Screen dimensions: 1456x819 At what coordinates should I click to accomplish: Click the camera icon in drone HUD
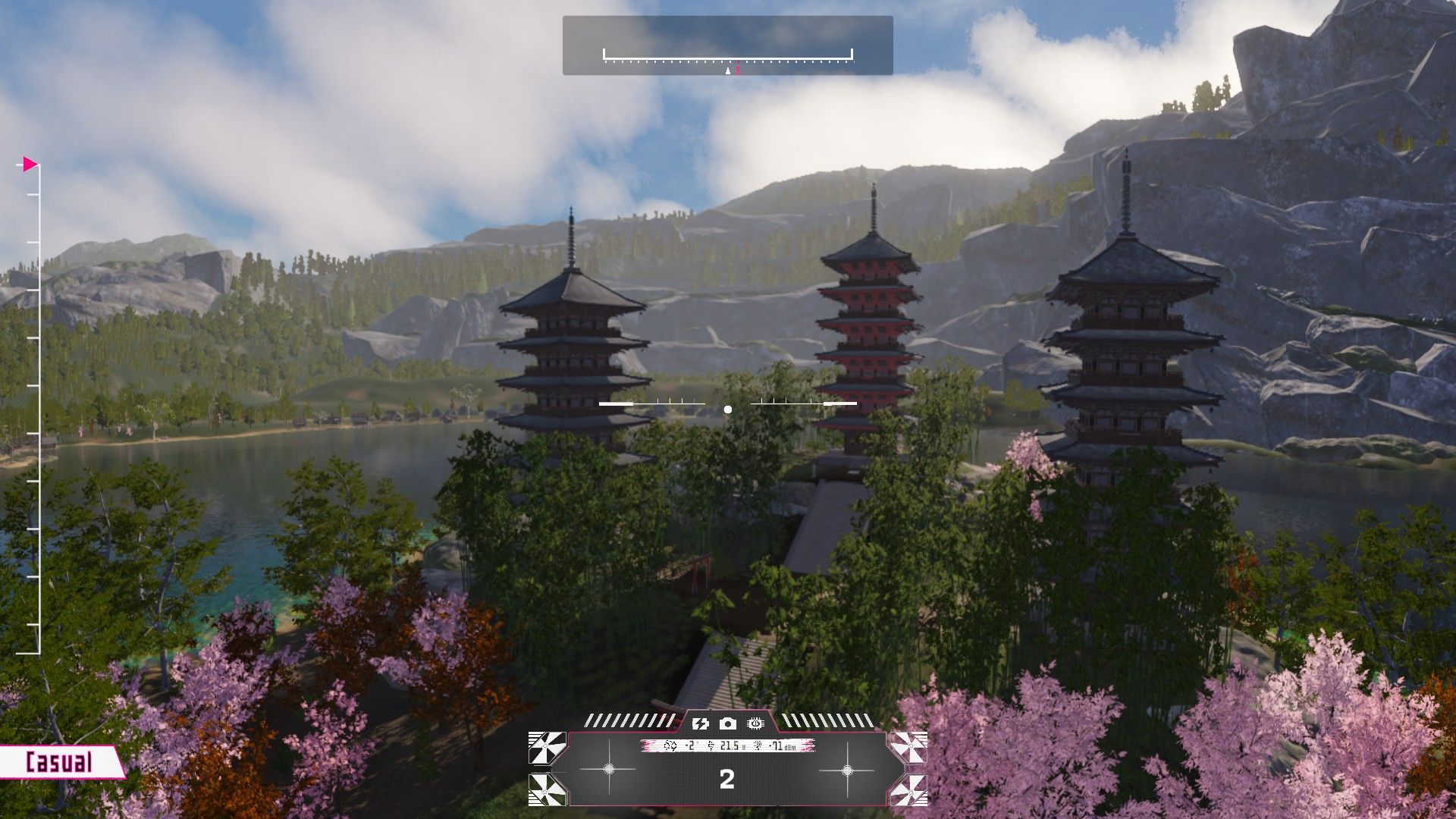point(728,723)
